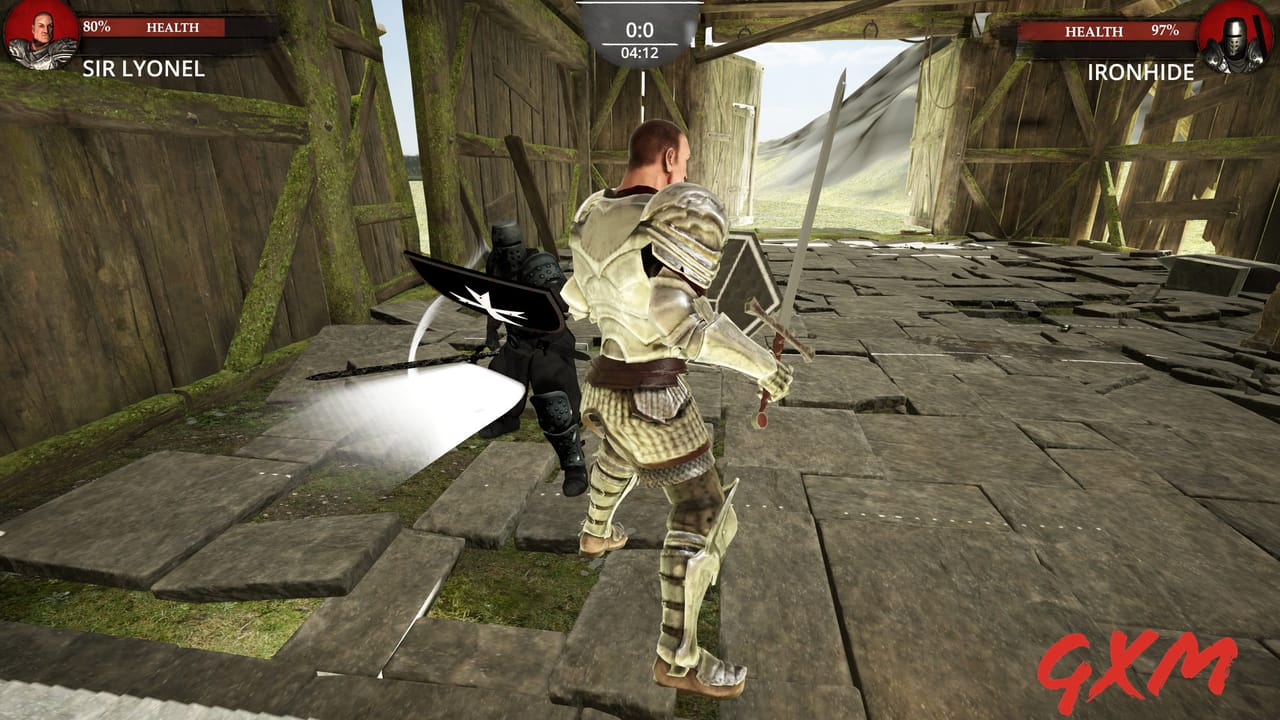Click the GXM logo watermark
Viewport: 1280px width, 720px height.
point(1140,670)
